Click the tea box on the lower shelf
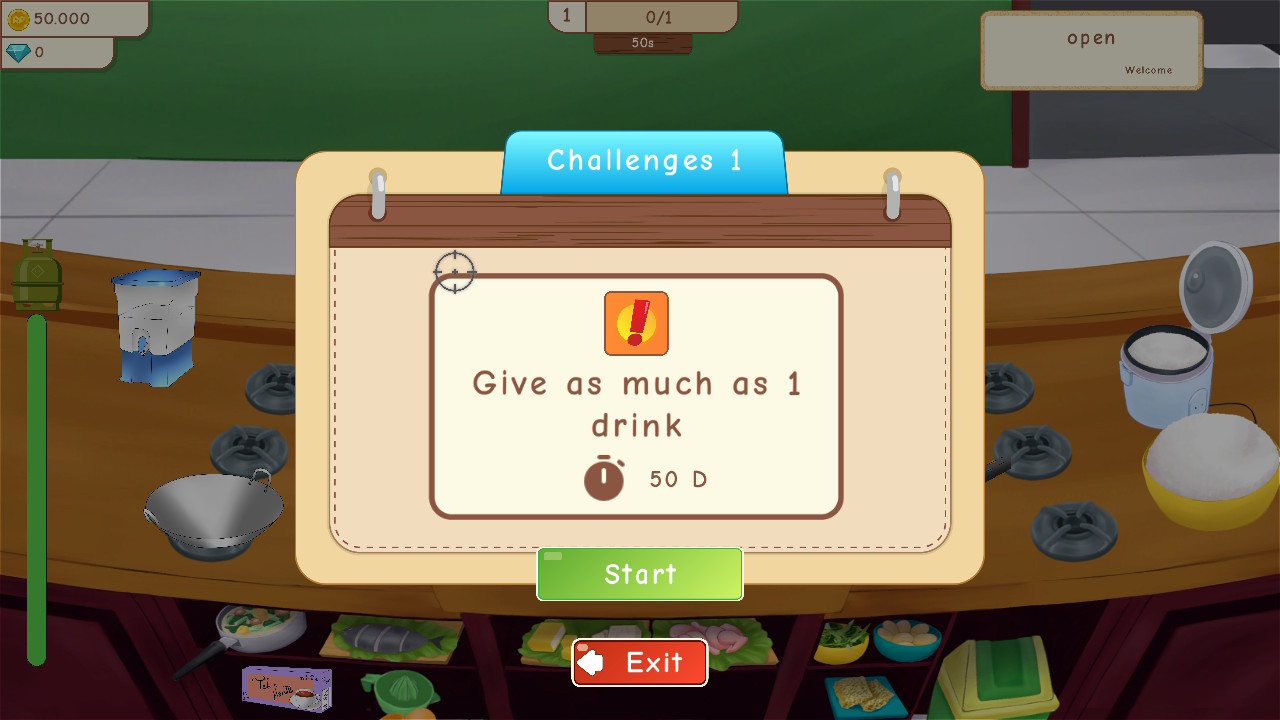Screen dimensions: 1280x720 coord(287,686)
